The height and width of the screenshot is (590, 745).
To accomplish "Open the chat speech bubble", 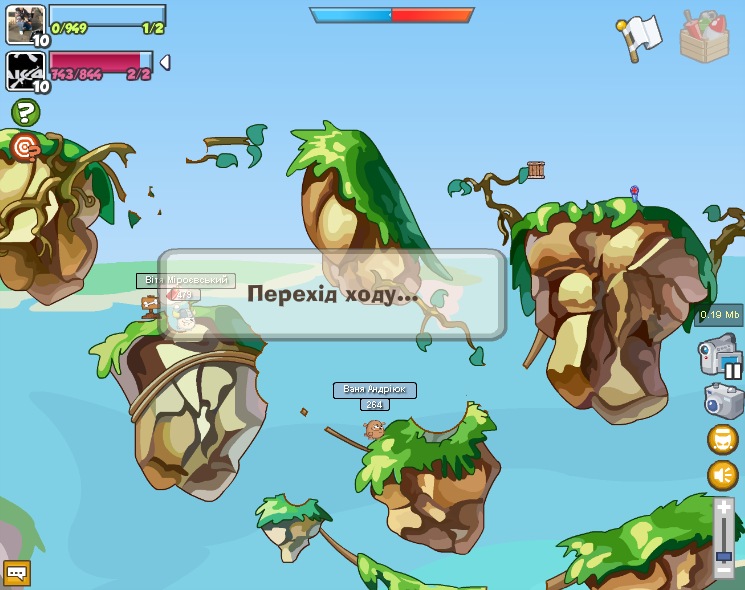I will point(17,573).
